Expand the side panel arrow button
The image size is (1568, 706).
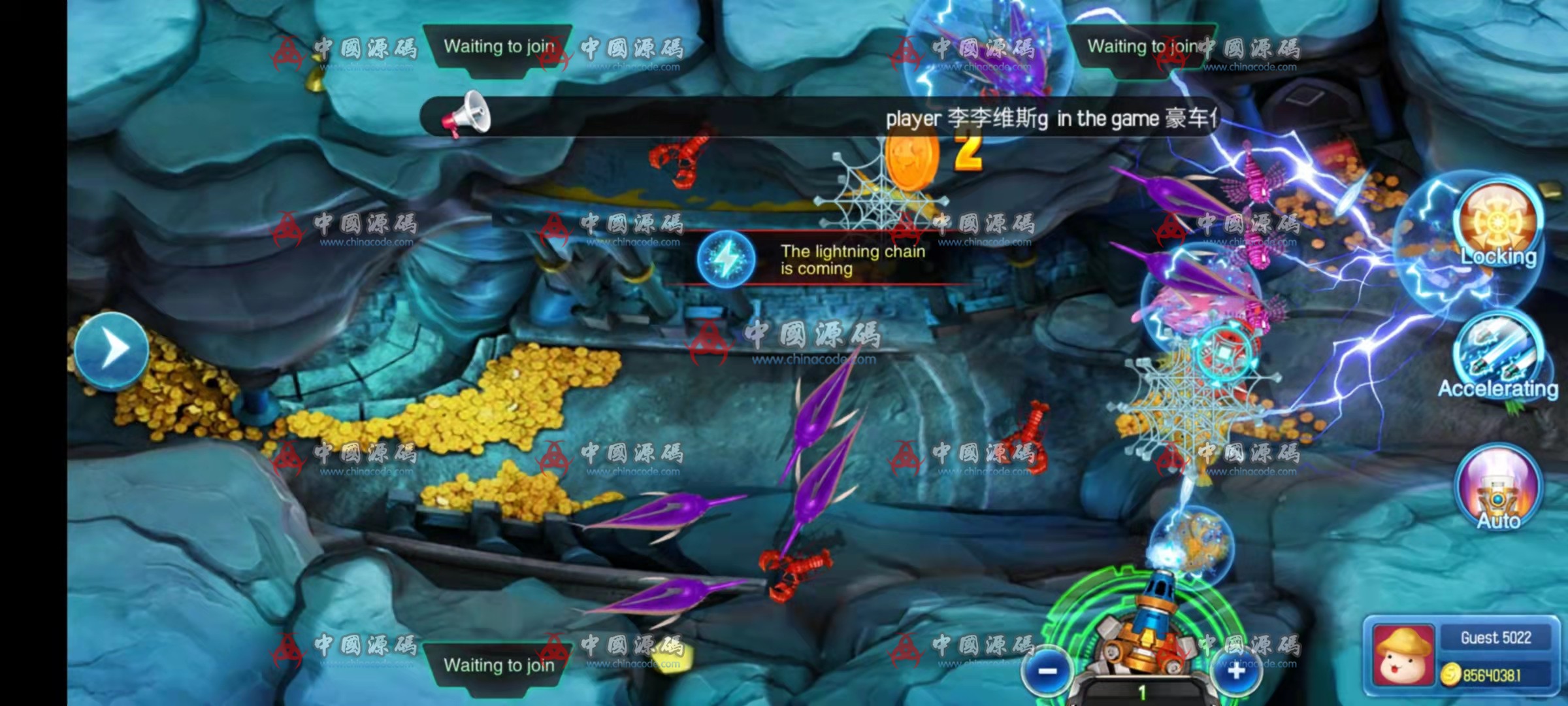[112, 350]
